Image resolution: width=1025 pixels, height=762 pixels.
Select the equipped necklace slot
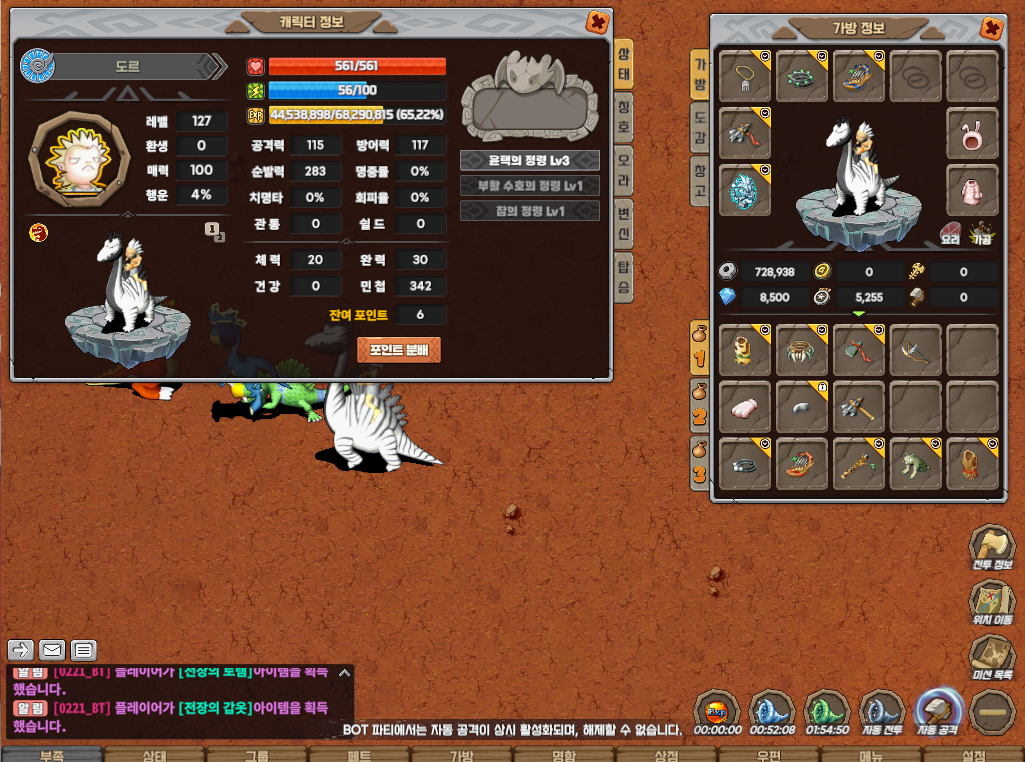click(x=745, y=77)
